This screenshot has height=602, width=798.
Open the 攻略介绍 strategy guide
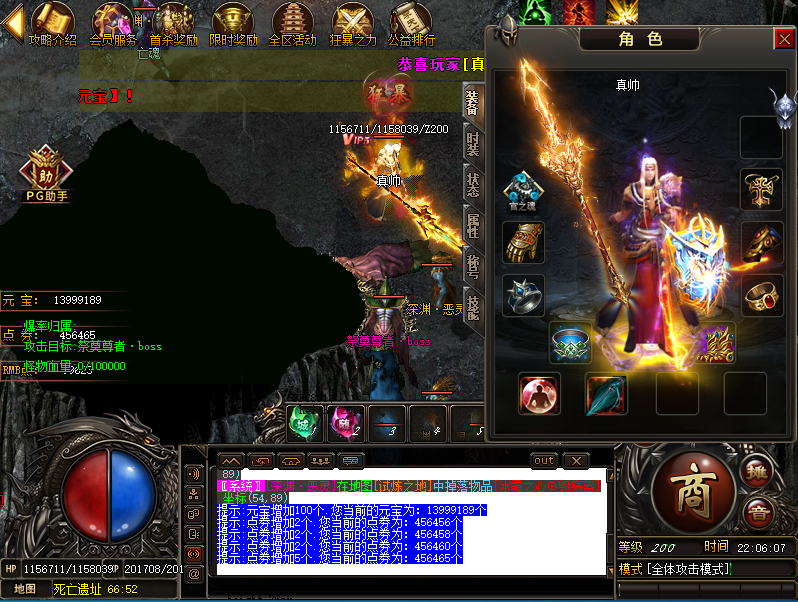coord(52,24)
